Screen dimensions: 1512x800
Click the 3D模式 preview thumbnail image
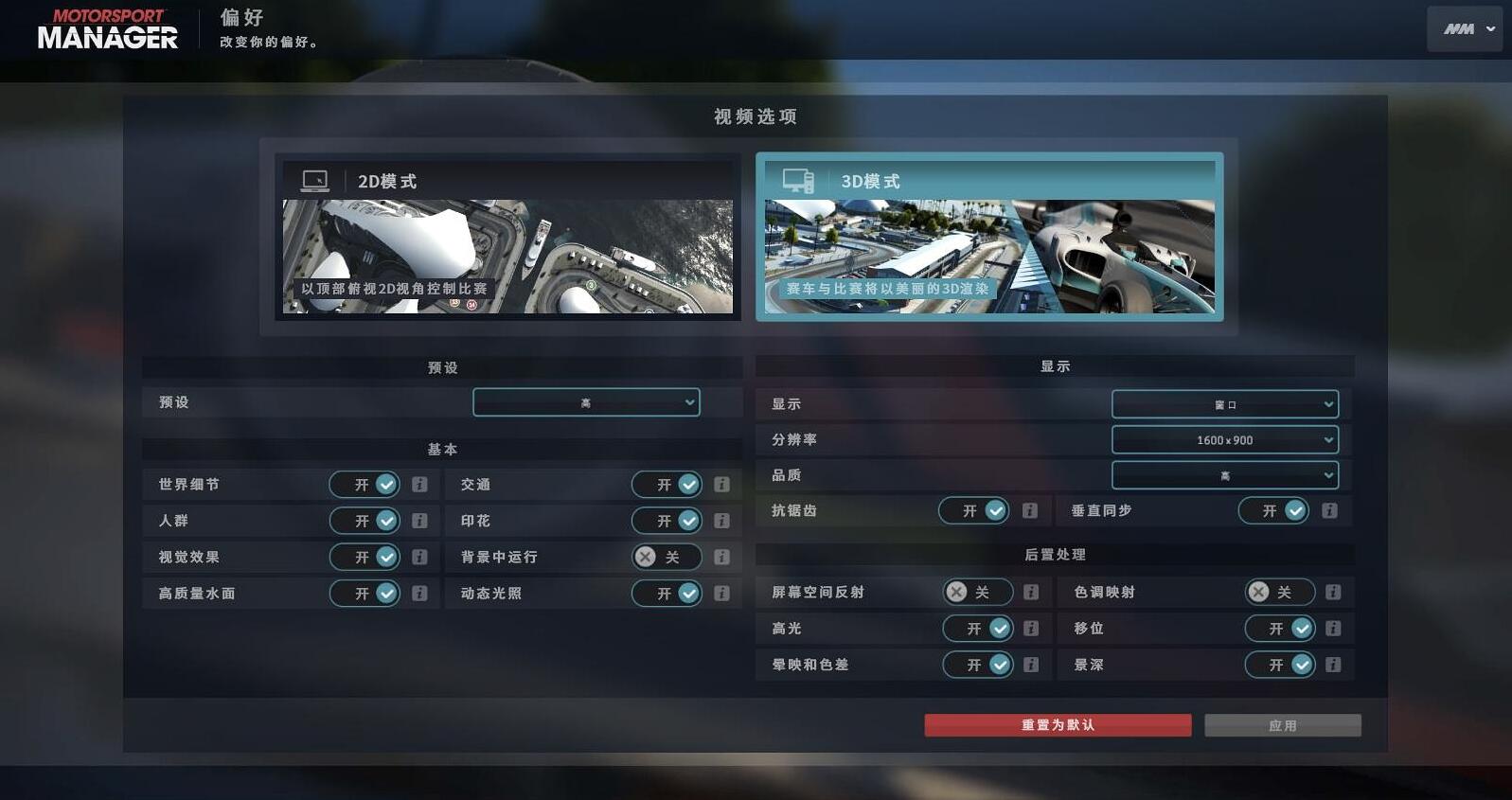click(988, 254)
